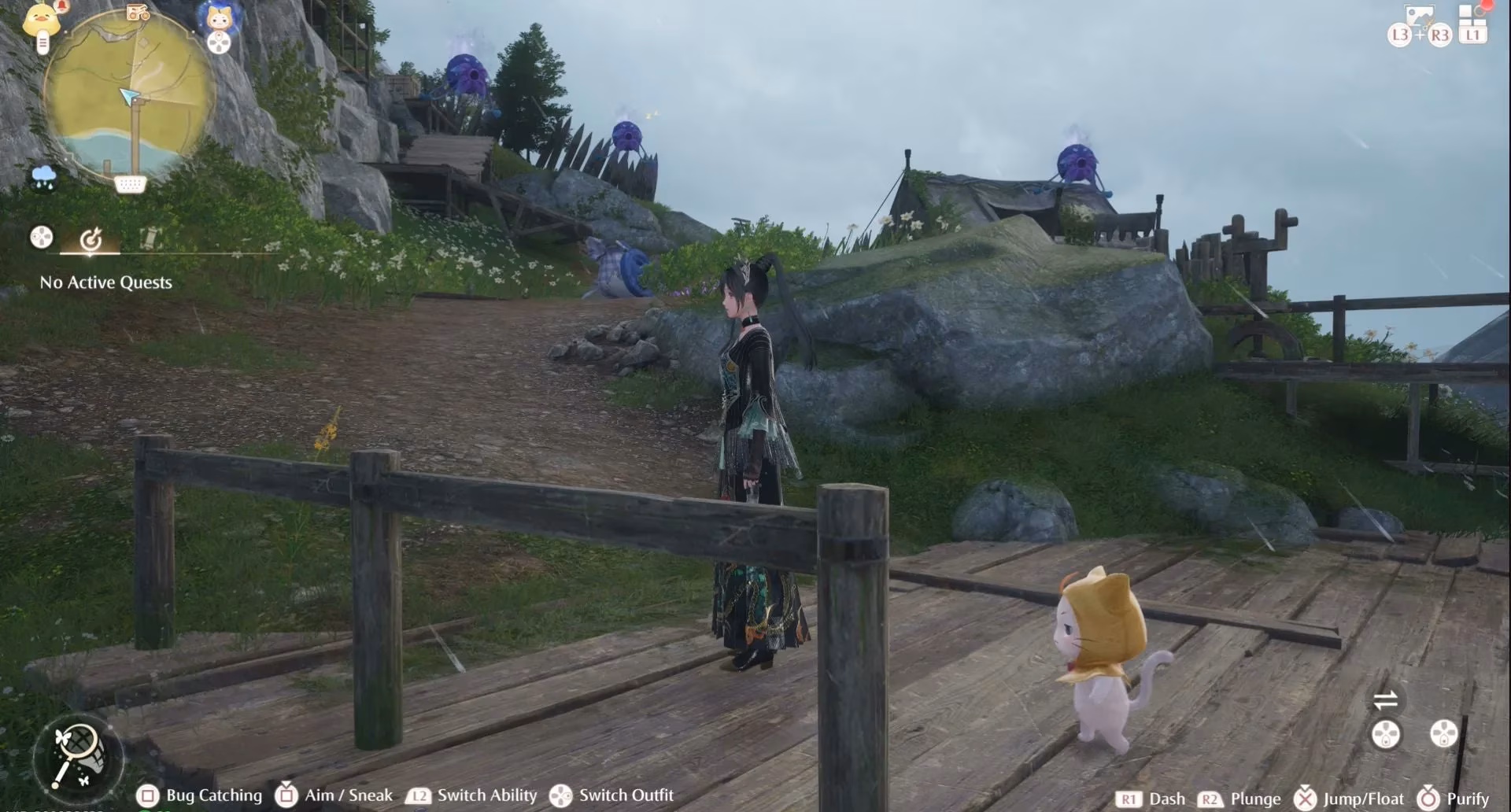
Task: Click the bicycle icon above the minimap
Action: pos(139,12)
